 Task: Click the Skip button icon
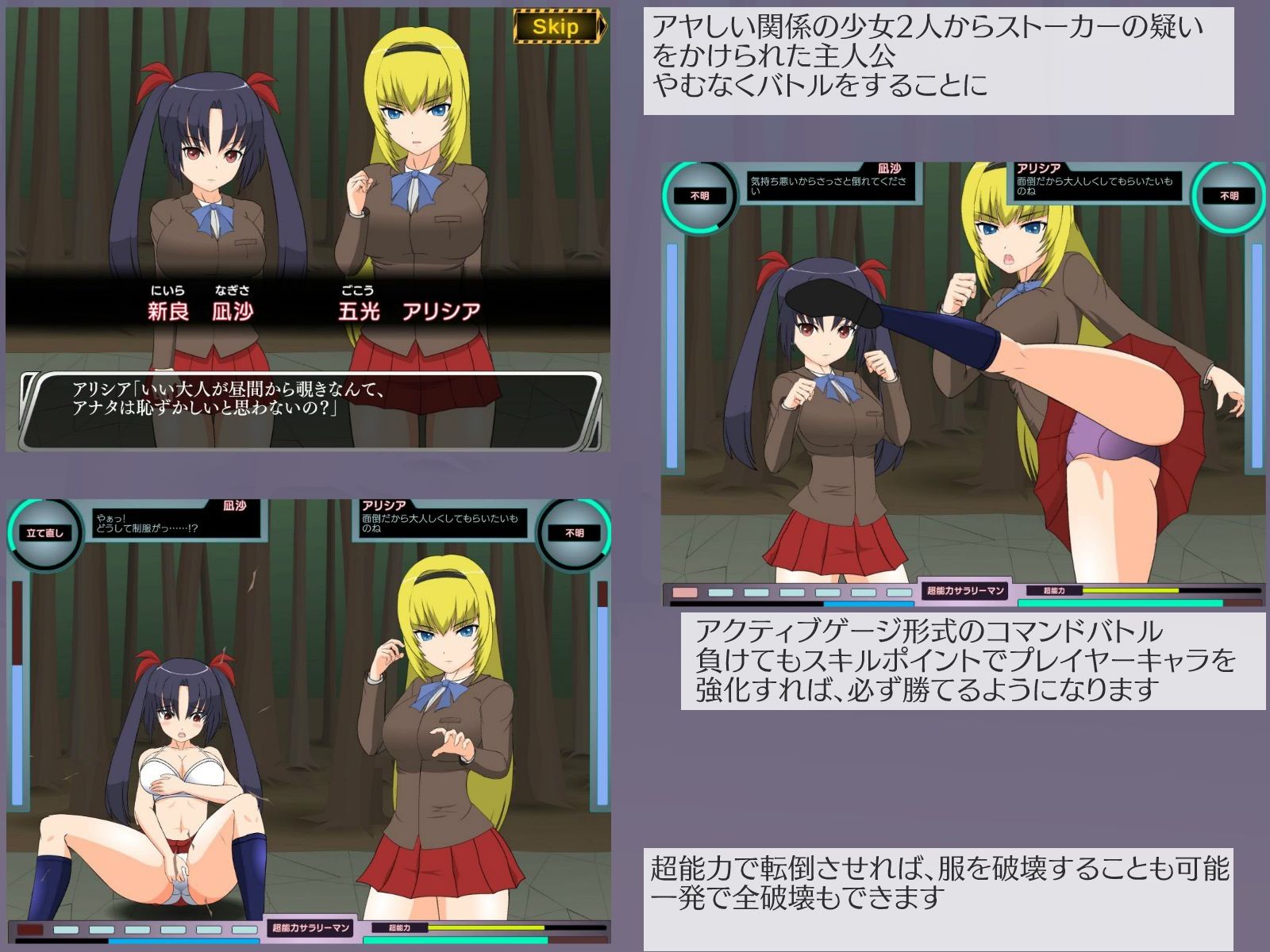pos(556,26)
